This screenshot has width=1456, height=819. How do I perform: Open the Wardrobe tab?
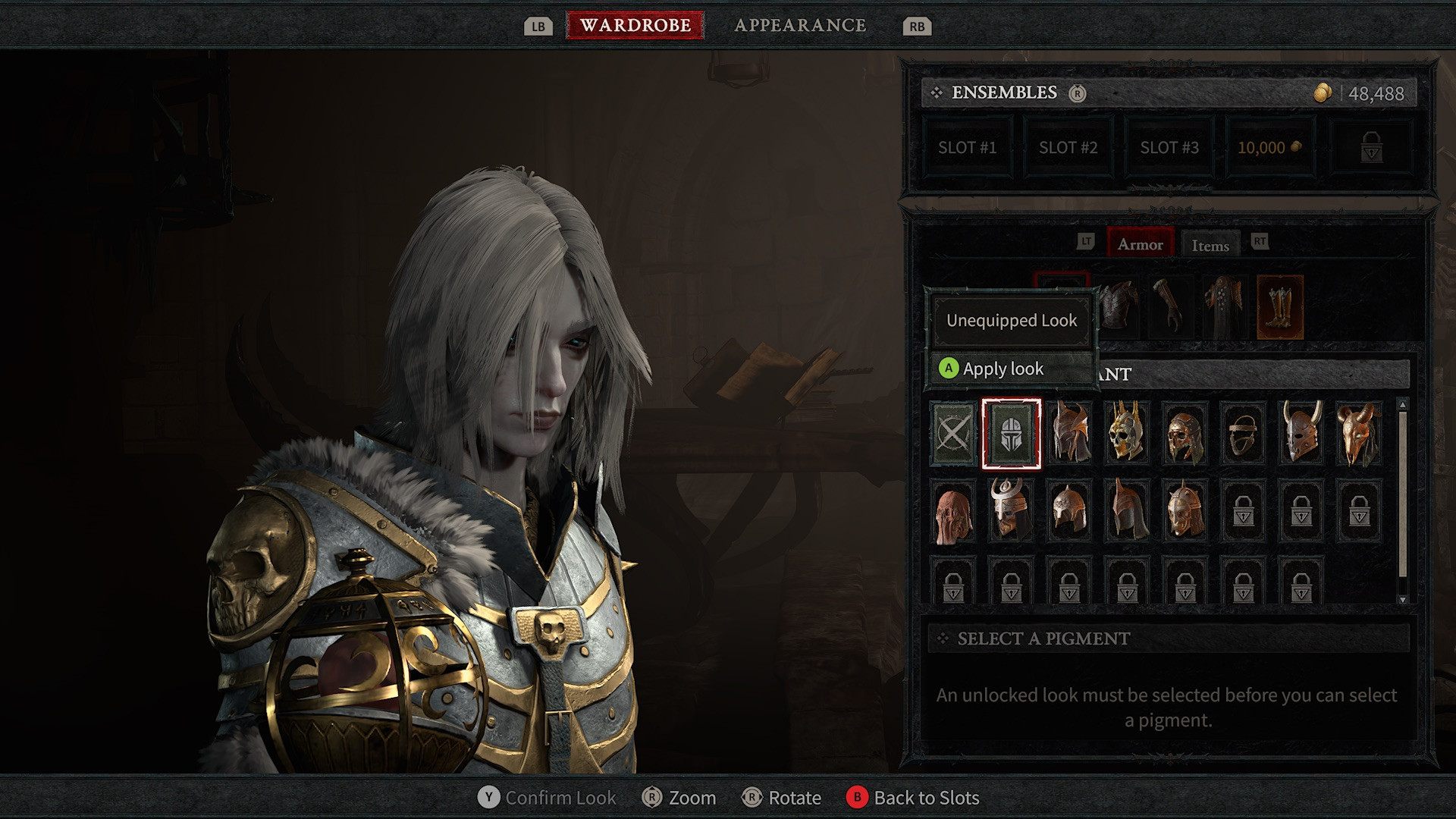[635, 25]
